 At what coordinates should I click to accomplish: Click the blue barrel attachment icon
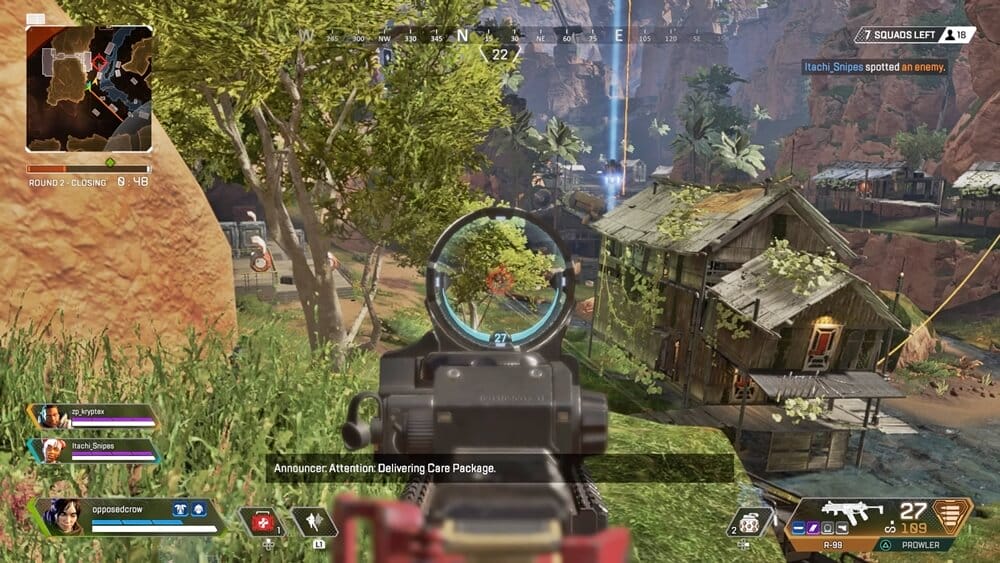(x=797, y=529)
